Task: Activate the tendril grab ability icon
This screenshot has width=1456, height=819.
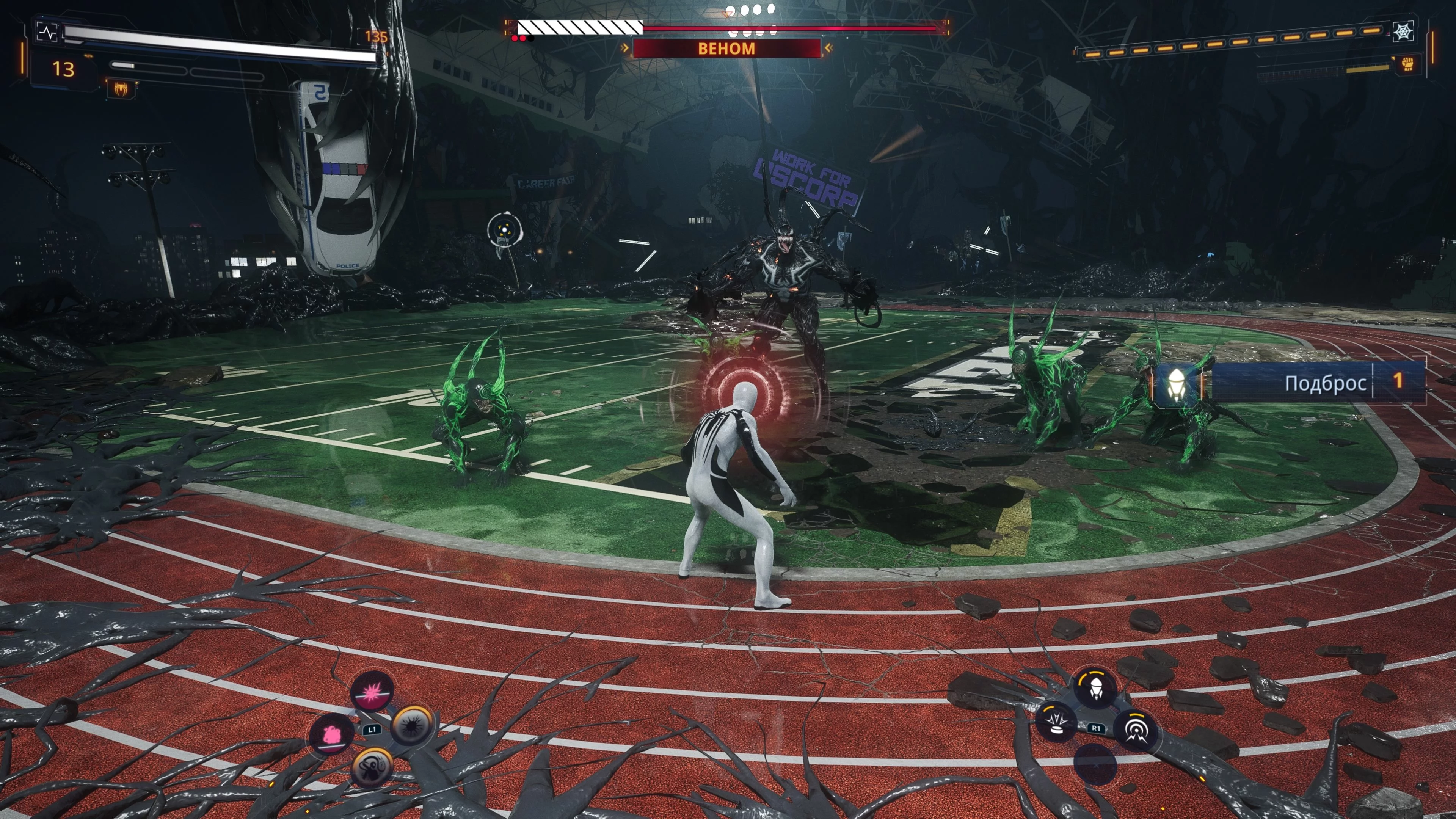Action: click(372, 767)
